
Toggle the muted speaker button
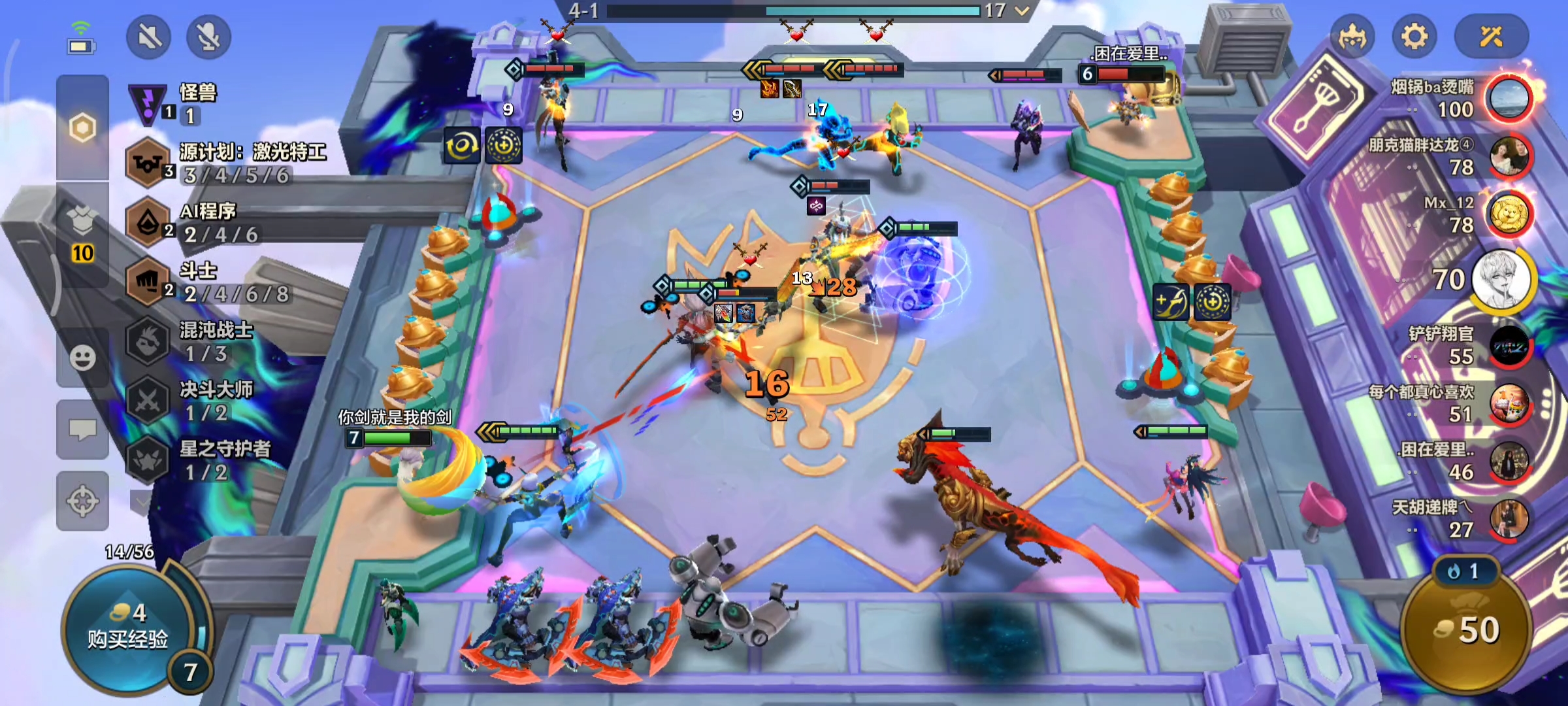[x=149, y=37]
